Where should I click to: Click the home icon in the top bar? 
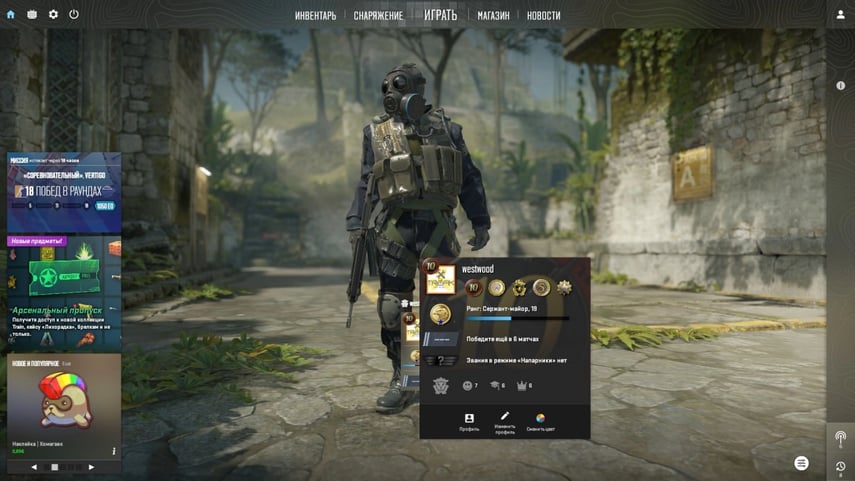(11, 15)
